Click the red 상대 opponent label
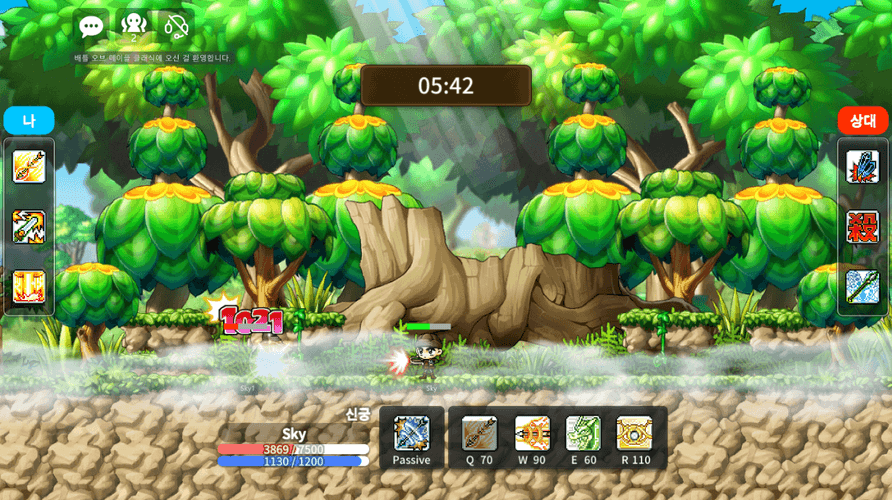 pos(863,121)
